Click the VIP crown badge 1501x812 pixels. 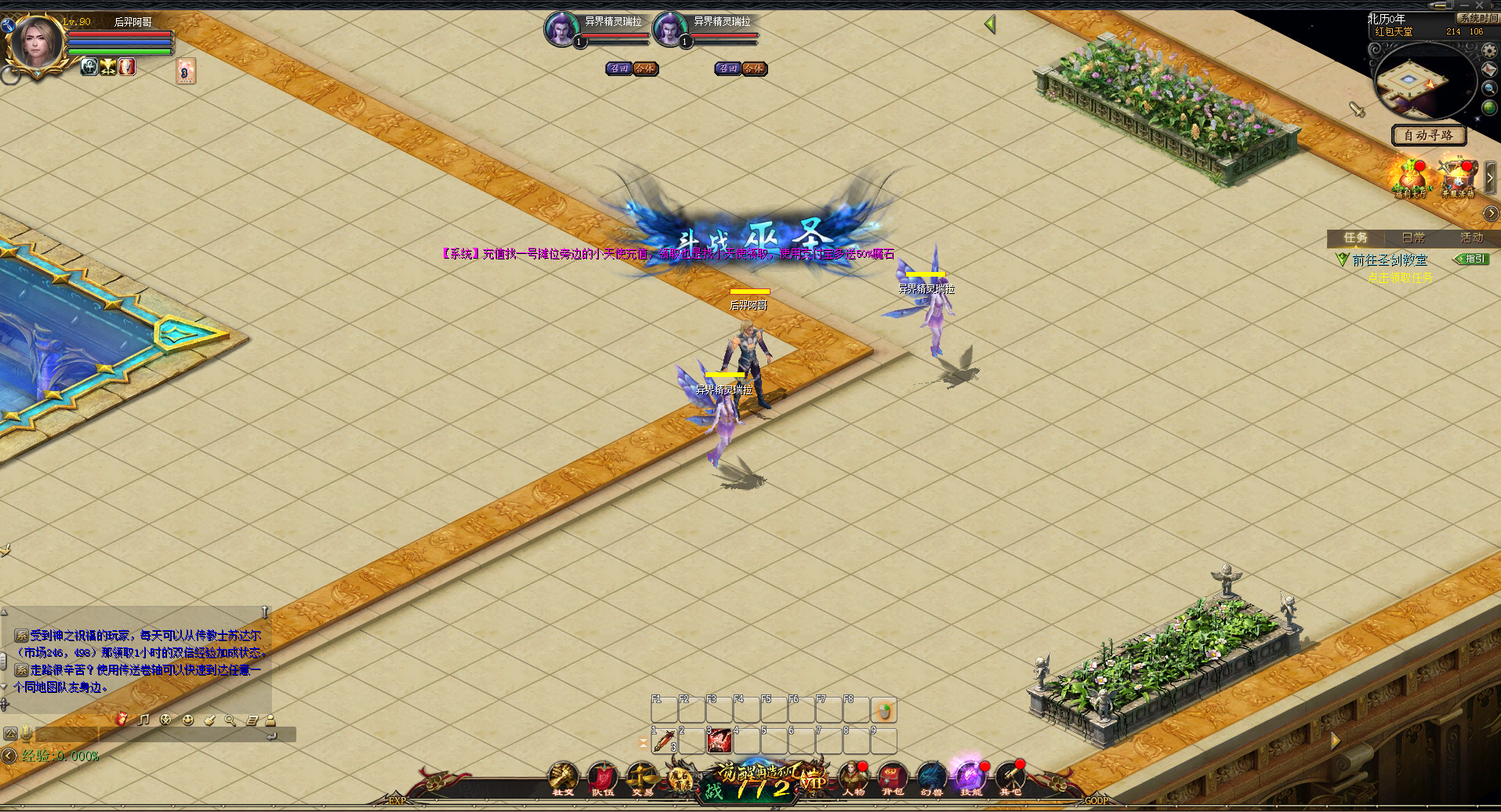coord(813,780)
